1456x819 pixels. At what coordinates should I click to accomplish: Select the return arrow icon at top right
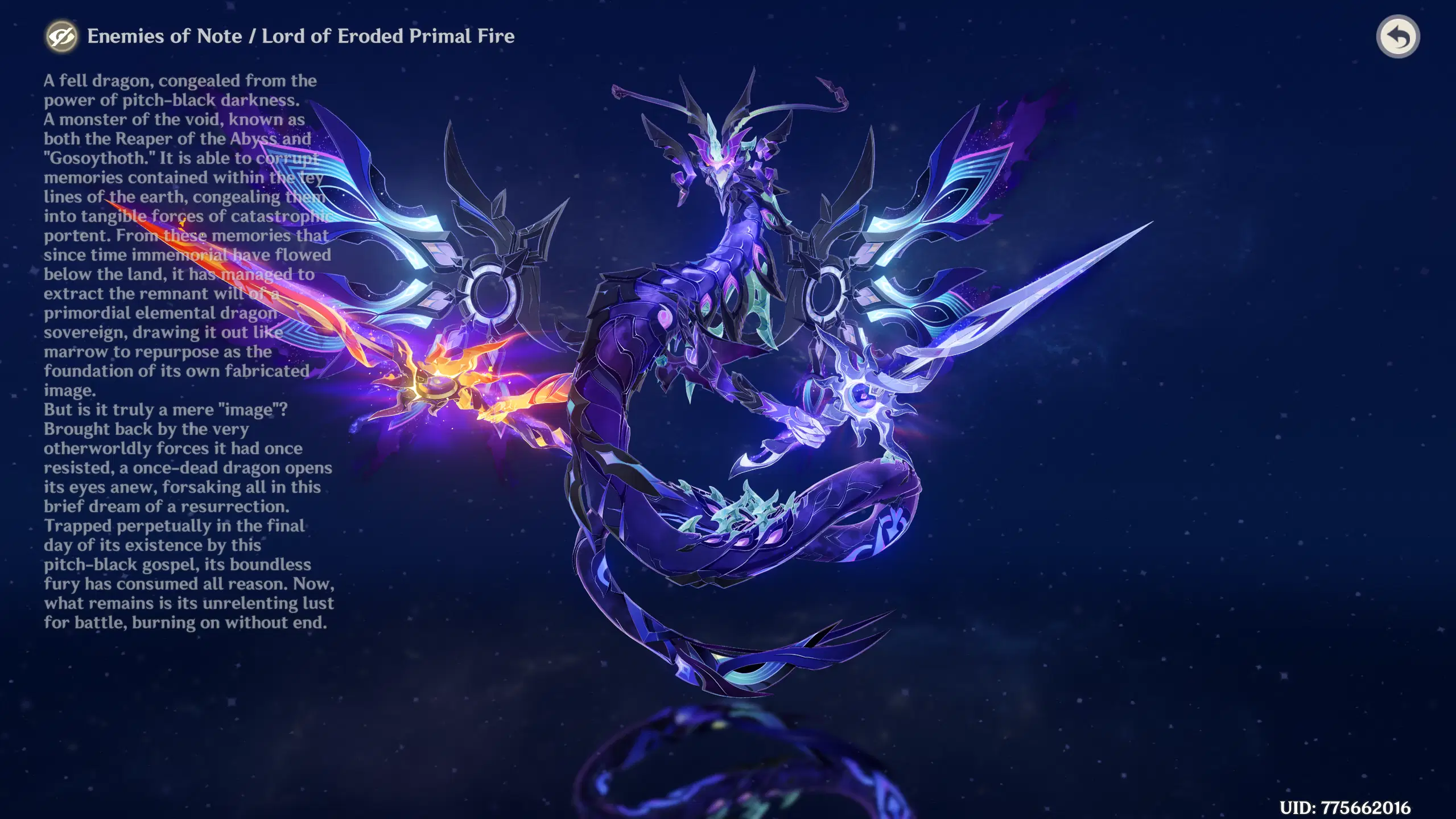1399,36
